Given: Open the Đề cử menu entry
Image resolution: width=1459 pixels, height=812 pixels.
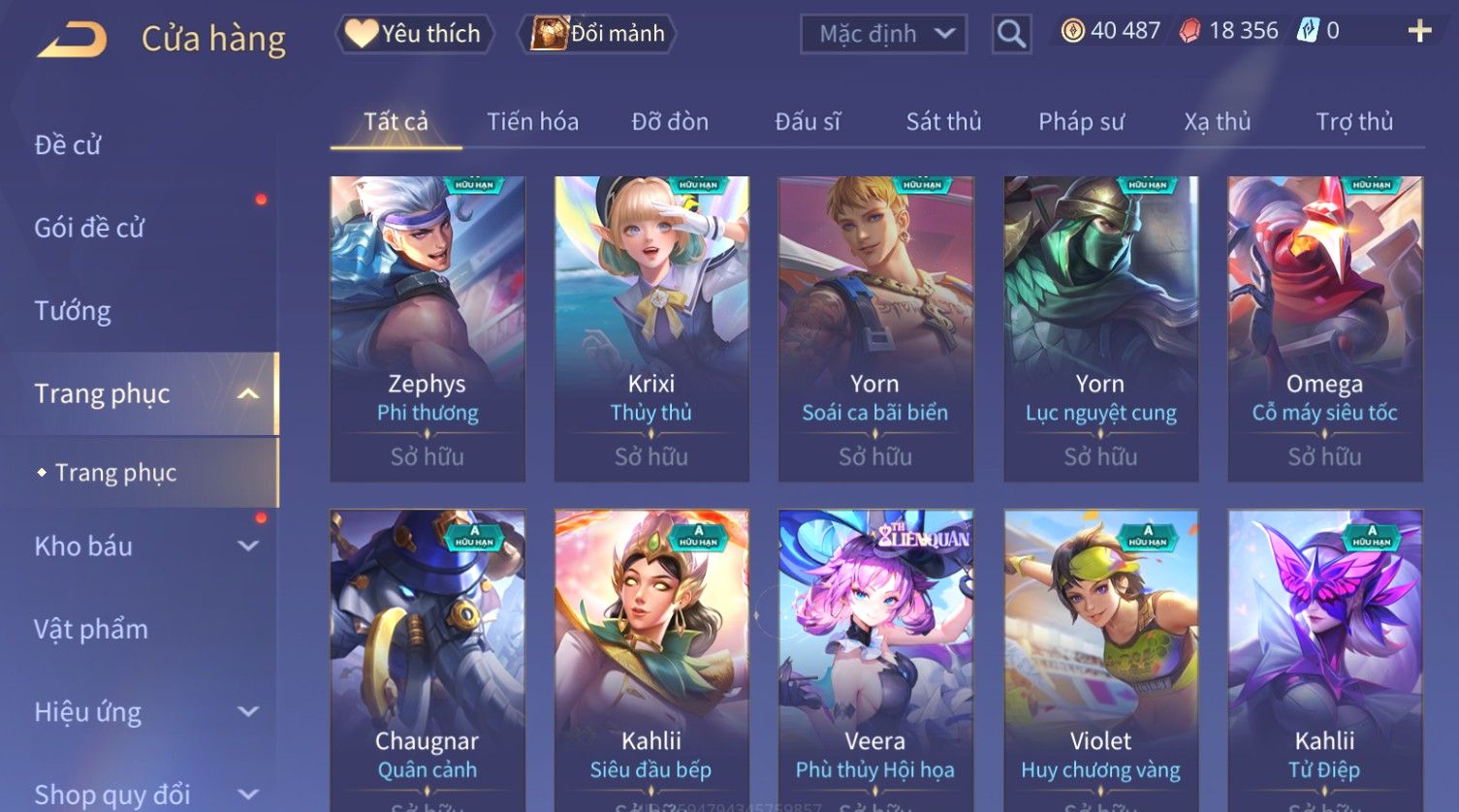Looking at the screenshot, I should (x=68, y=145).
